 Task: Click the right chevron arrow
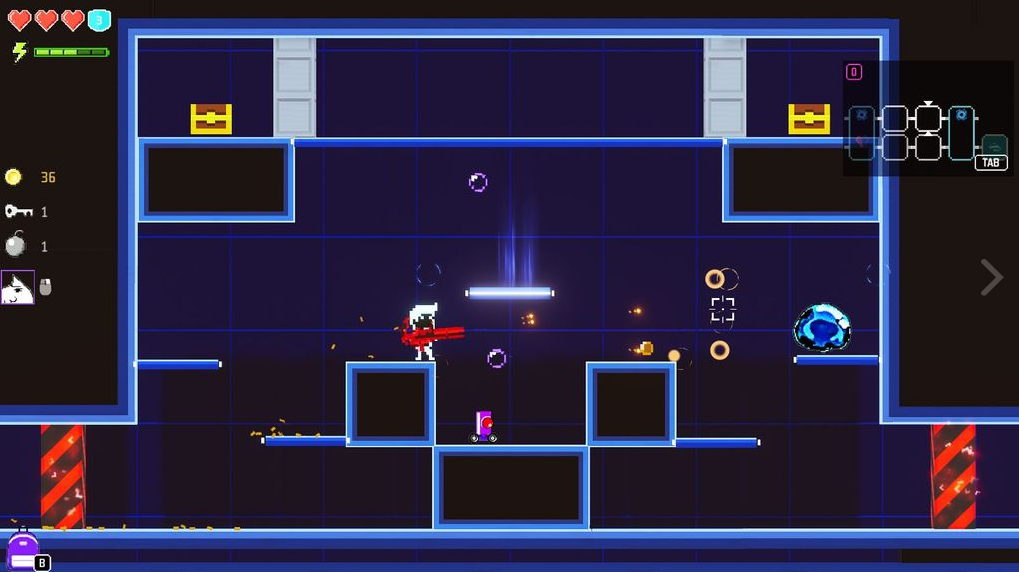990,277
